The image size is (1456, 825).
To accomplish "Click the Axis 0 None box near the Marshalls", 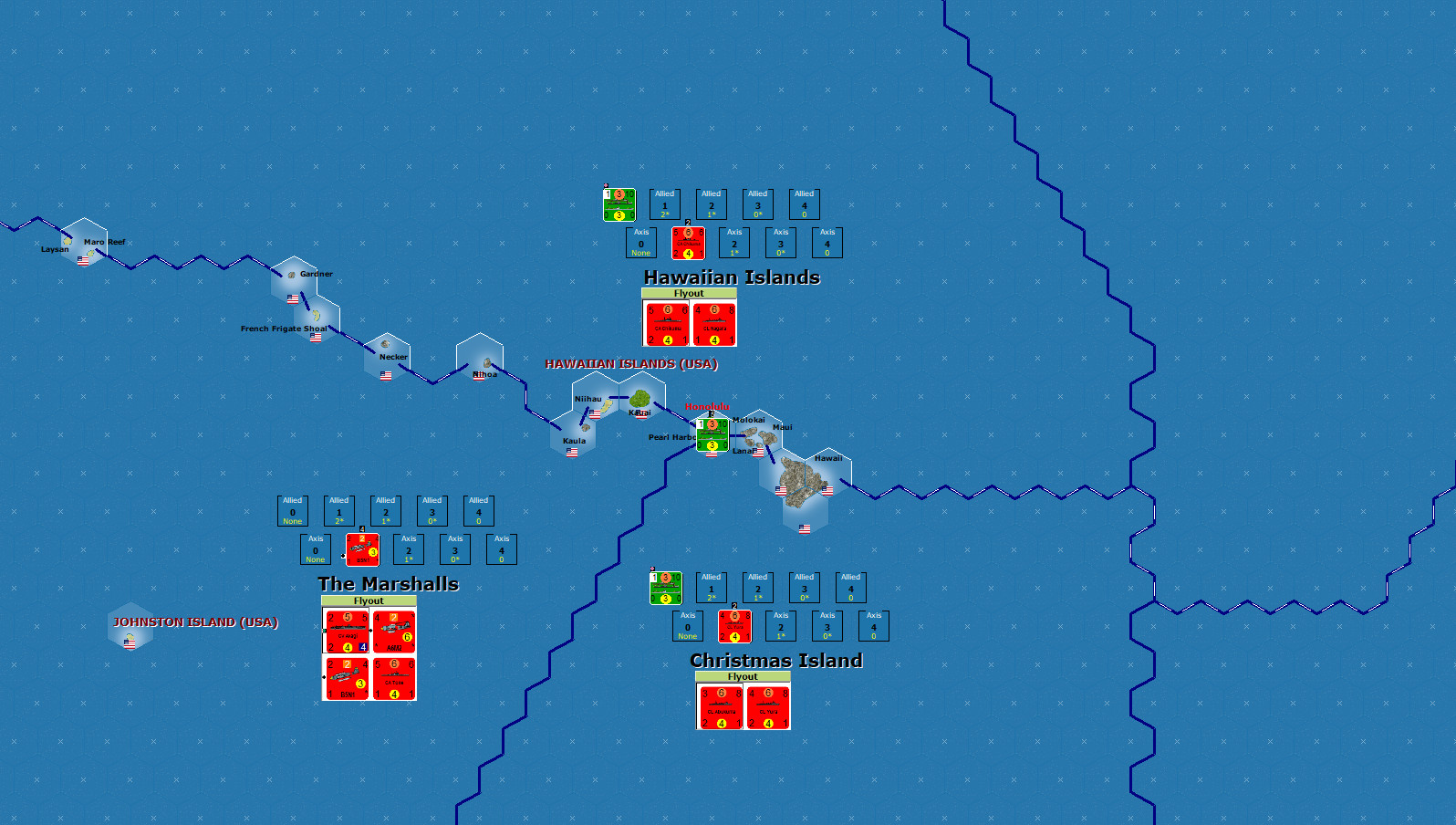I will tap(315, 549).
